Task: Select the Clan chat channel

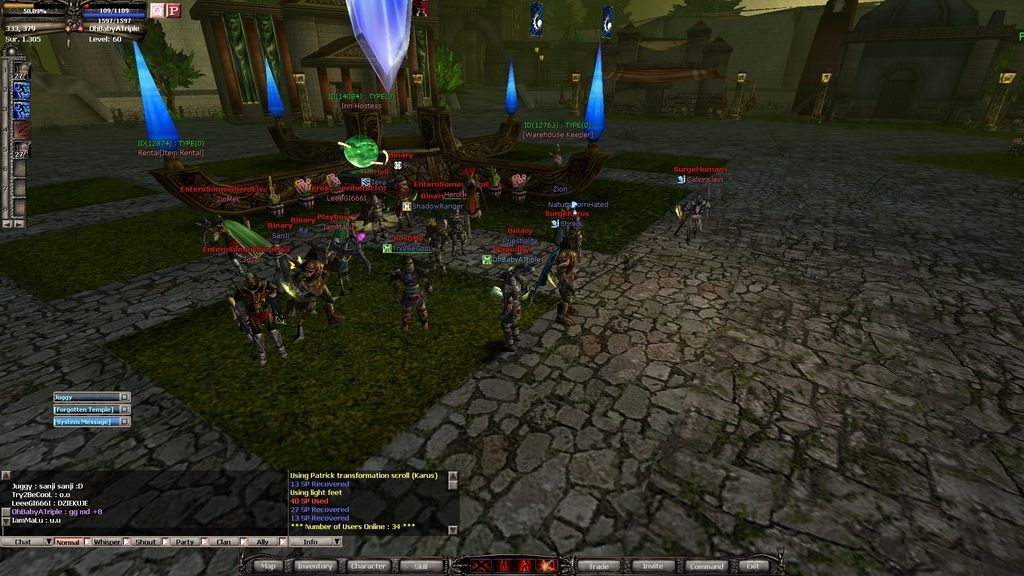Action: [224, 542]
